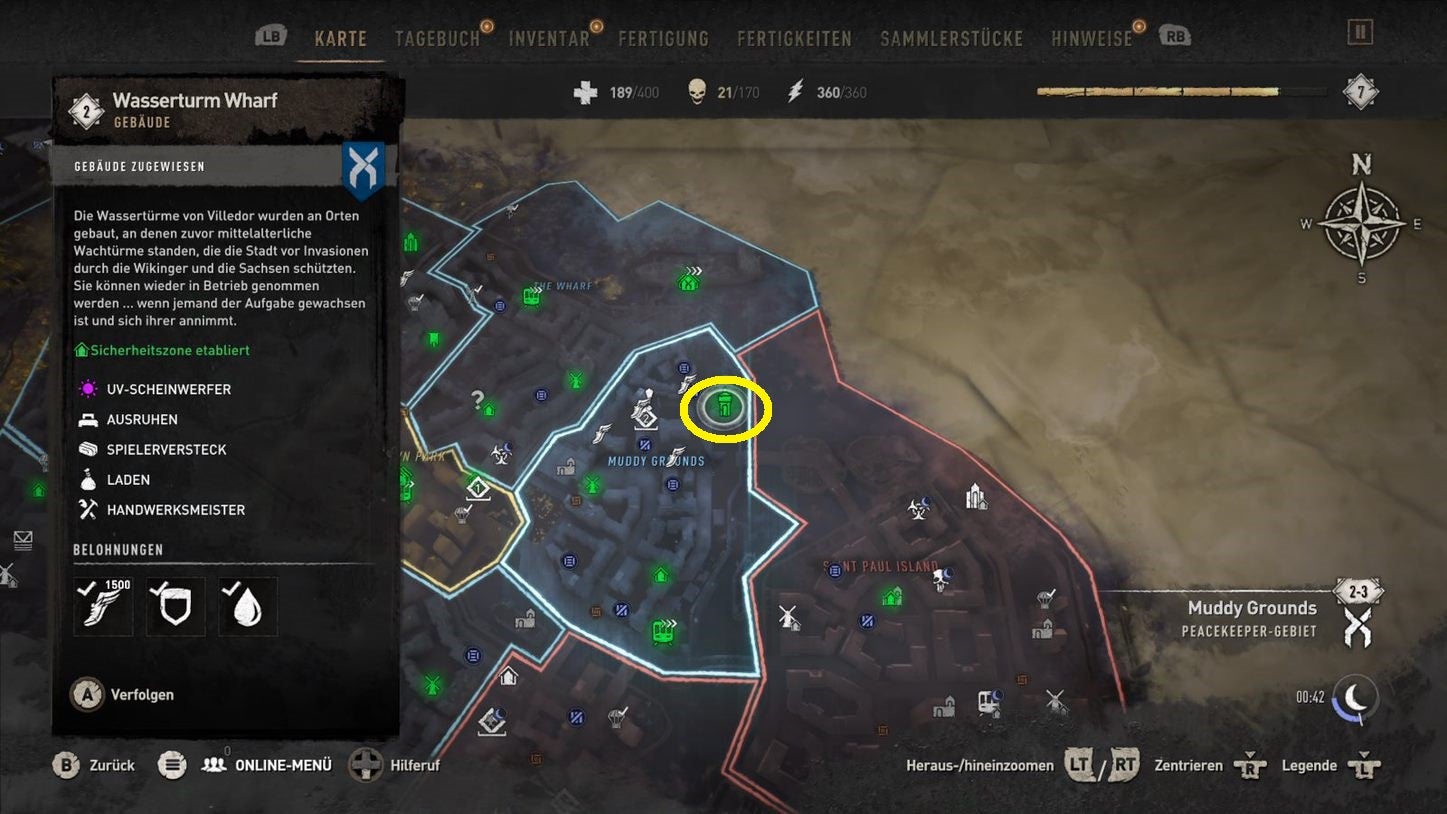Choose Verfolgen to track the building
1447x814 pixels.
click(141, 694)
